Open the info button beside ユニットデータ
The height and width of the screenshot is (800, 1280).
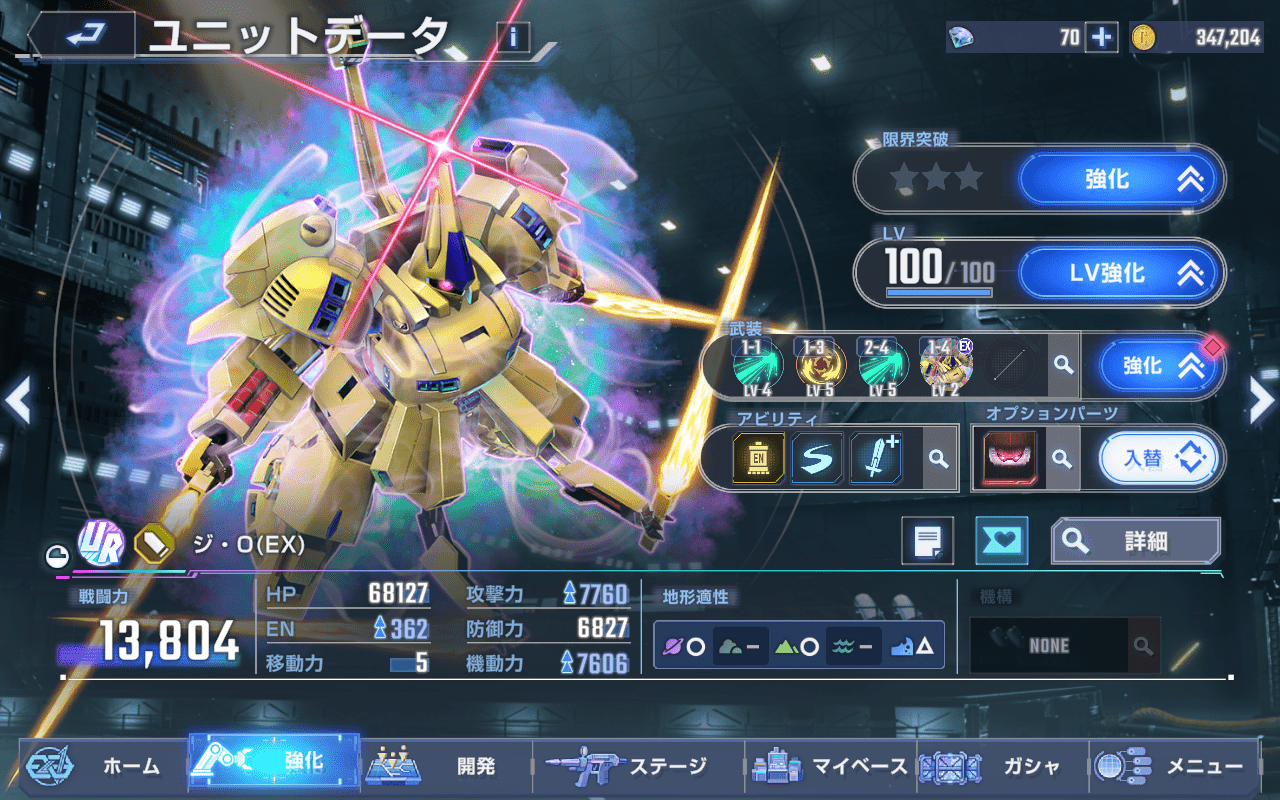point(513,38)
